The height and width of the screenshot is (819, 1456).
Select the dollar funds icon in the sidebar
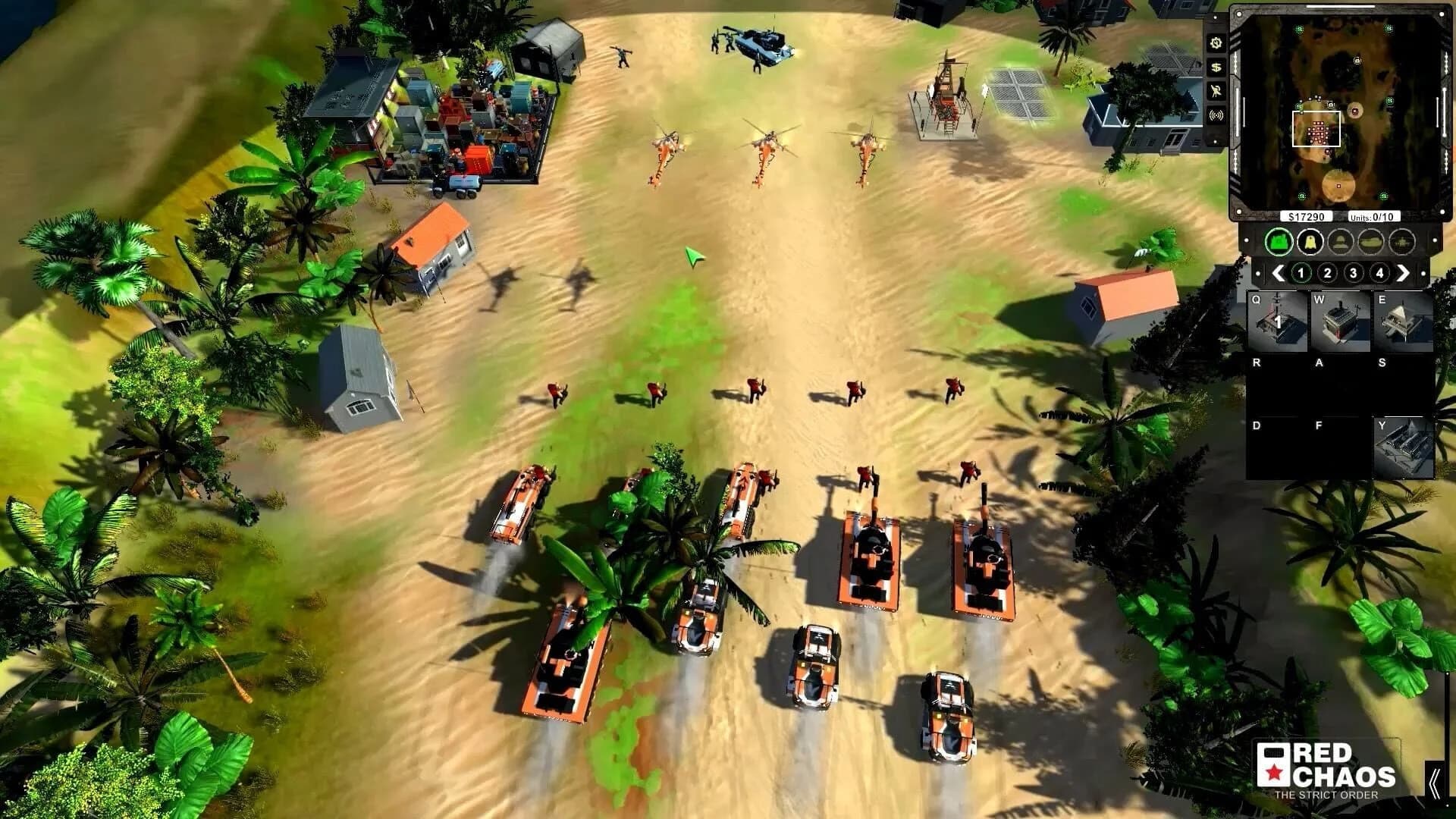1215,67
